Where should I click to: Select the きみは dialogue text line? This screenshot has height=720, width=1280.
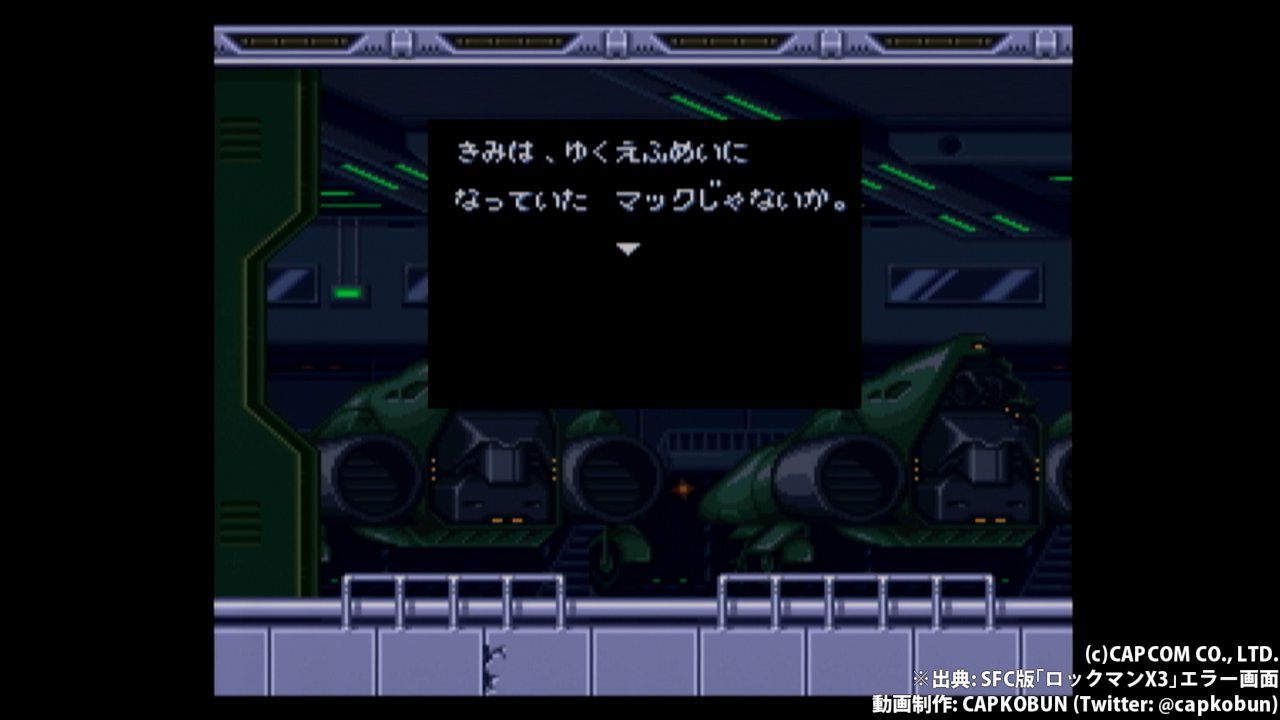(x=600, y=152)
